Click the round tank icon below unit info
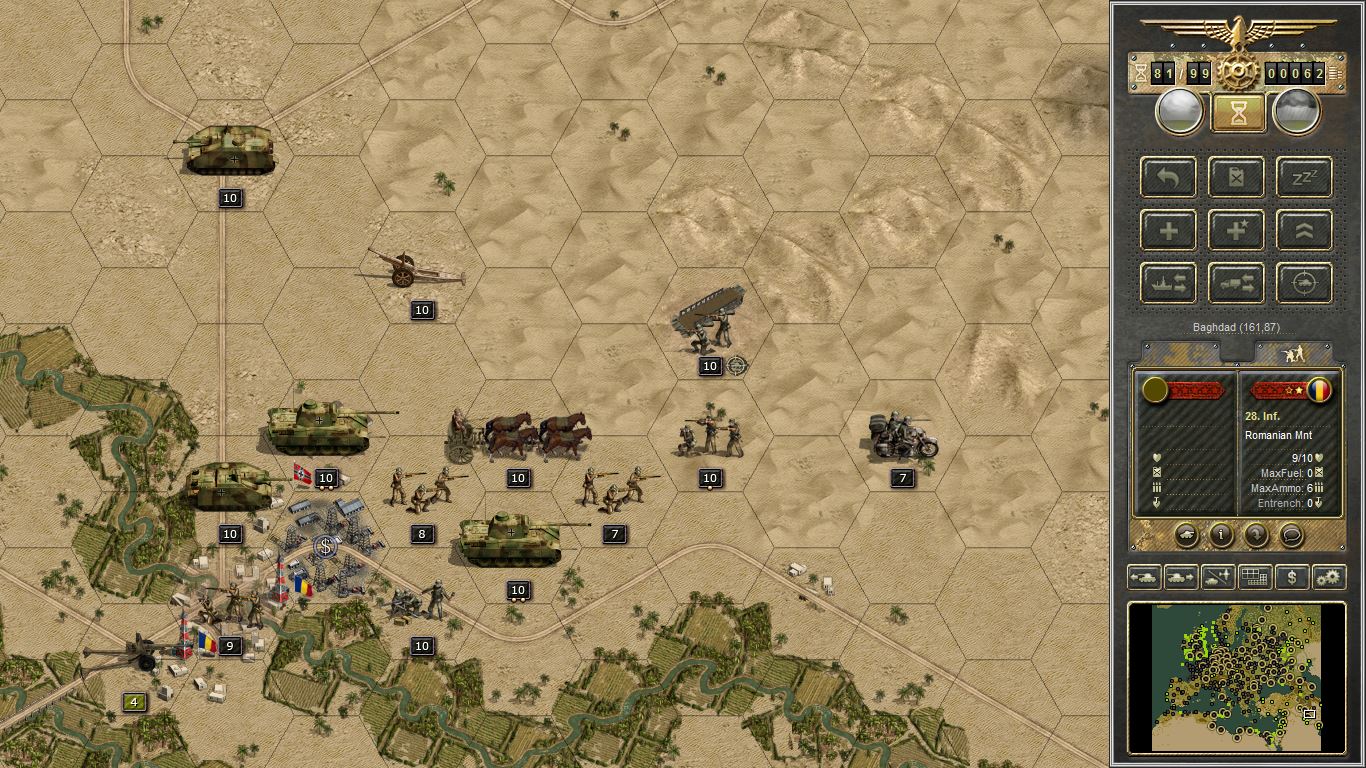 [x=1186, y=535]
